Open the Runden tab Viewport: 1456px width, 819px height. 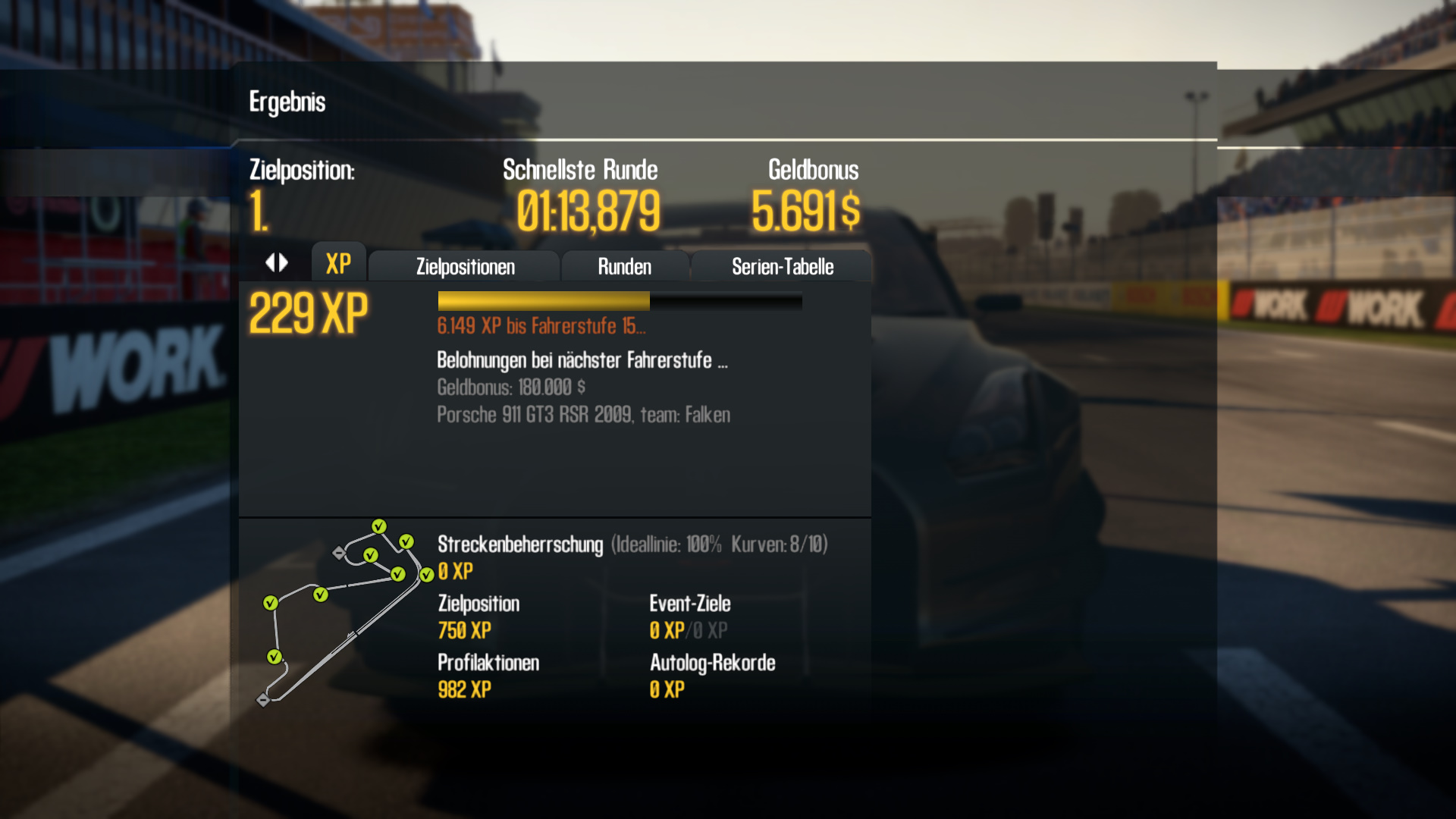point(624,267)
